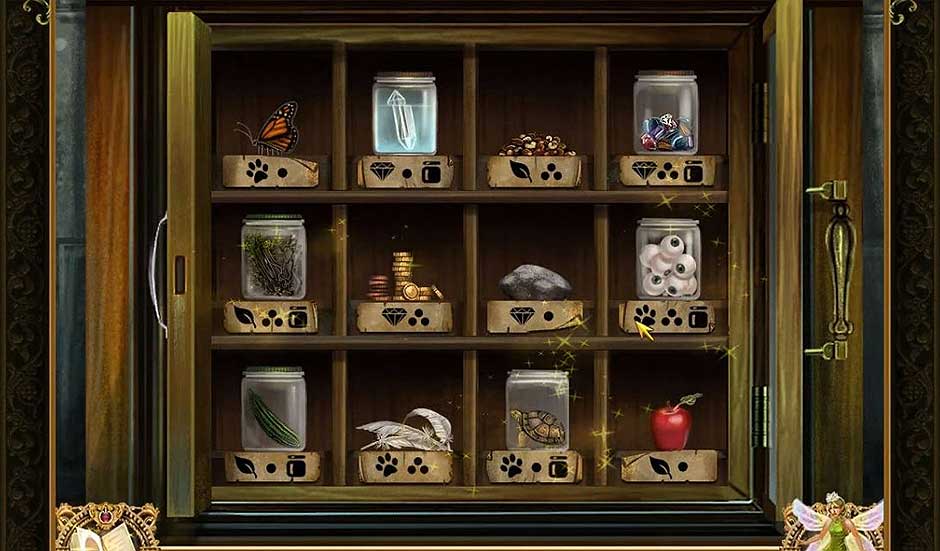Choose the pile of seeds
The height and width of the screenshot is (551, 940).
[x=536, y=144]
